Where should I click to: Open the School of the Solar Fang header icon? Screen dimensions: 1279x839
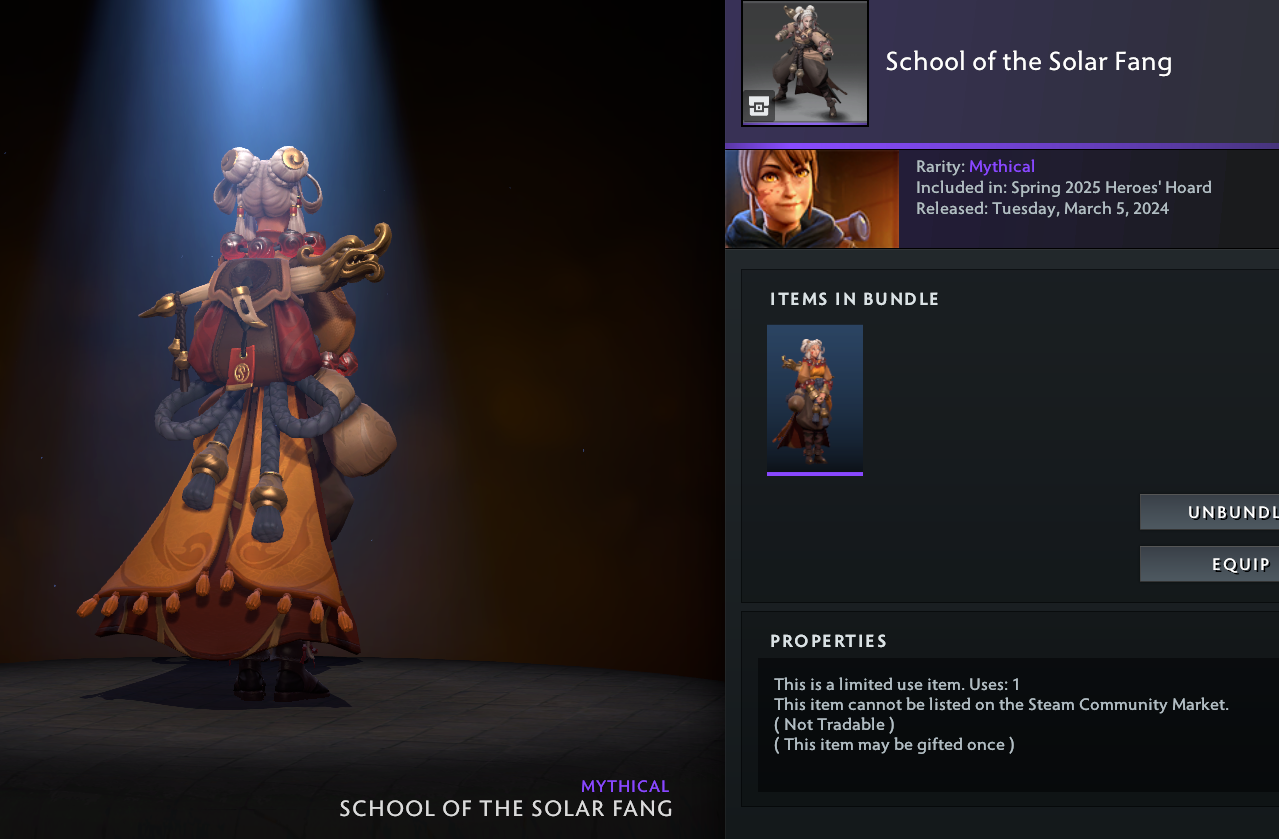point(805,63)
